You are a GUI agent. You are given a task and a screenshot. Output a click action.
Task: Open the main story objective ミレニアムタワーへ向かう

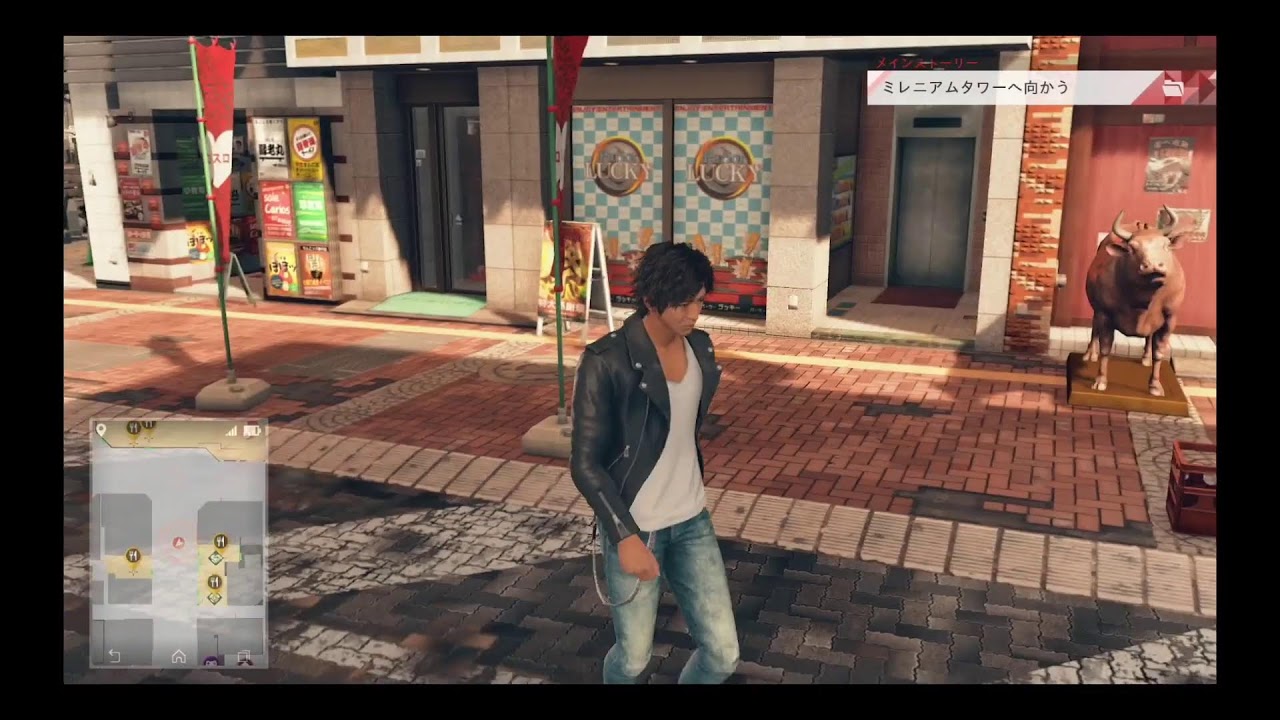[969, 88]
